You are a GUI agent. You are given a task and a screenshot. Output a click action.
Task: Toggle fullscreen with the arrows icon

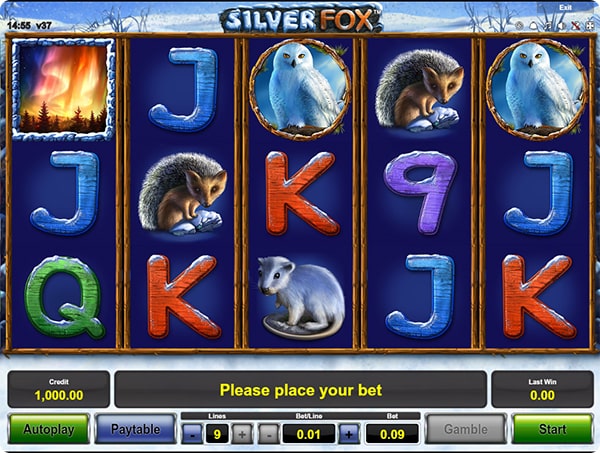[590, 26]
